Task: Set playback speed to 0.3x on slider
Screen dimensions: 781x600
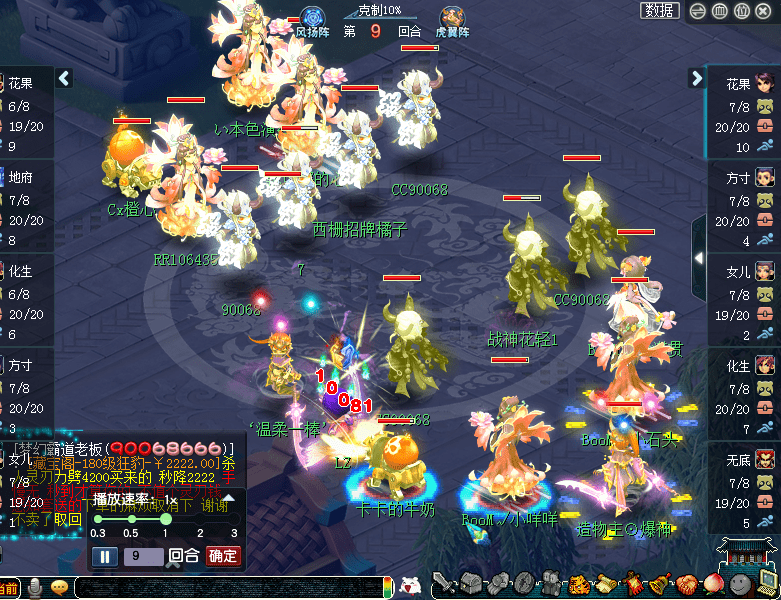Action: [x=97, y=519]
